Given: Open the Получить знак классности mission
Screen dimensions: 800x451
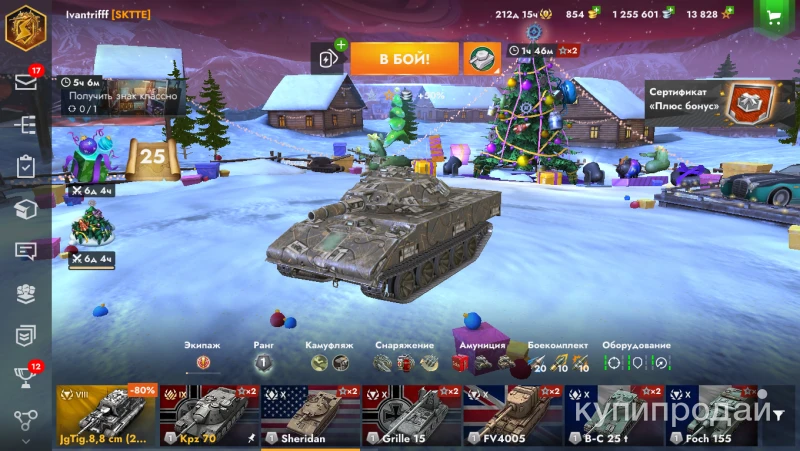Looking at the screenshot, I should pos(120,96).
